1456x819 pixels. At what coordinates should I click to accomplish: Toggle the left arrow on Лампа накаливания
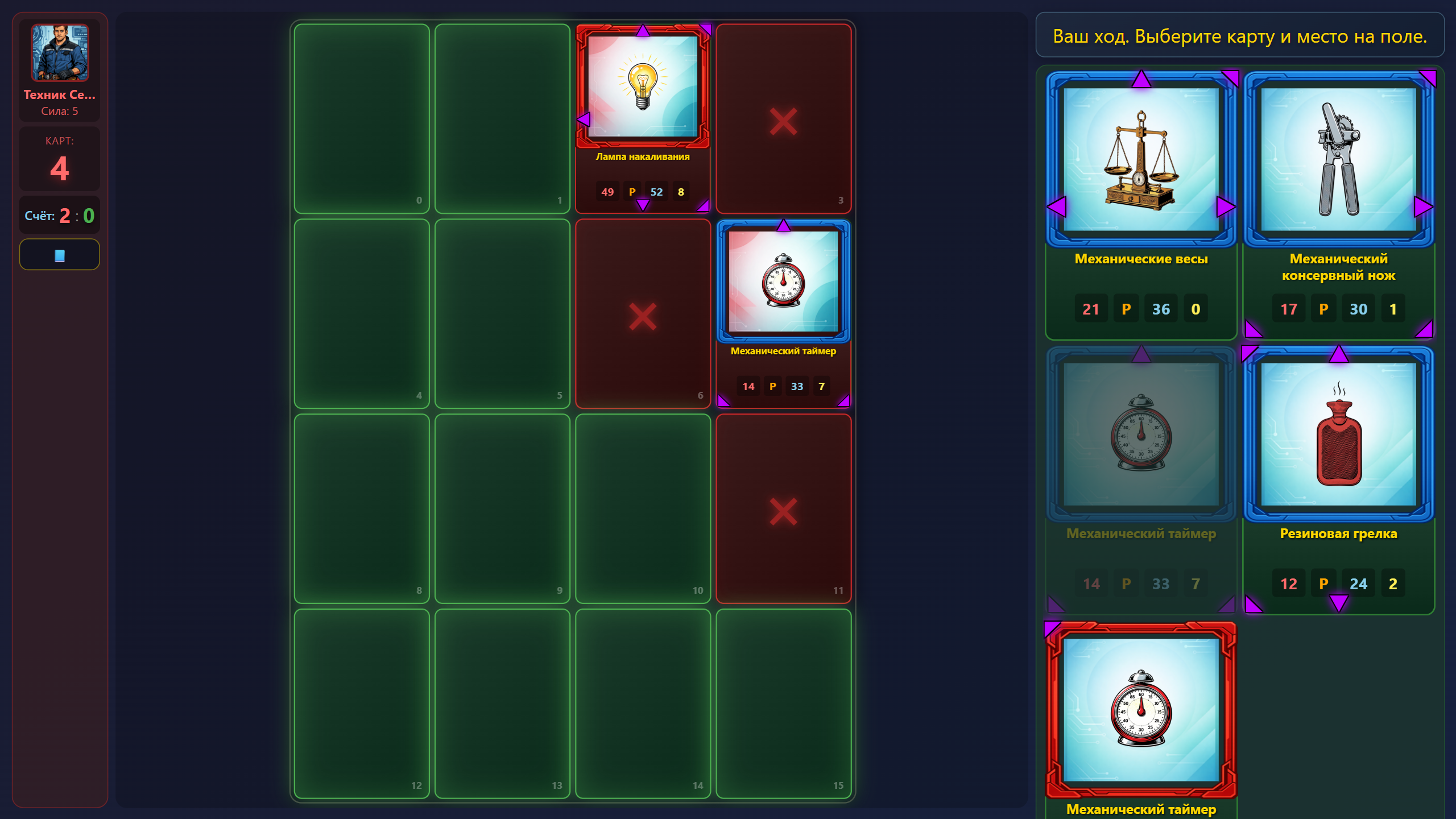[584, 118]
